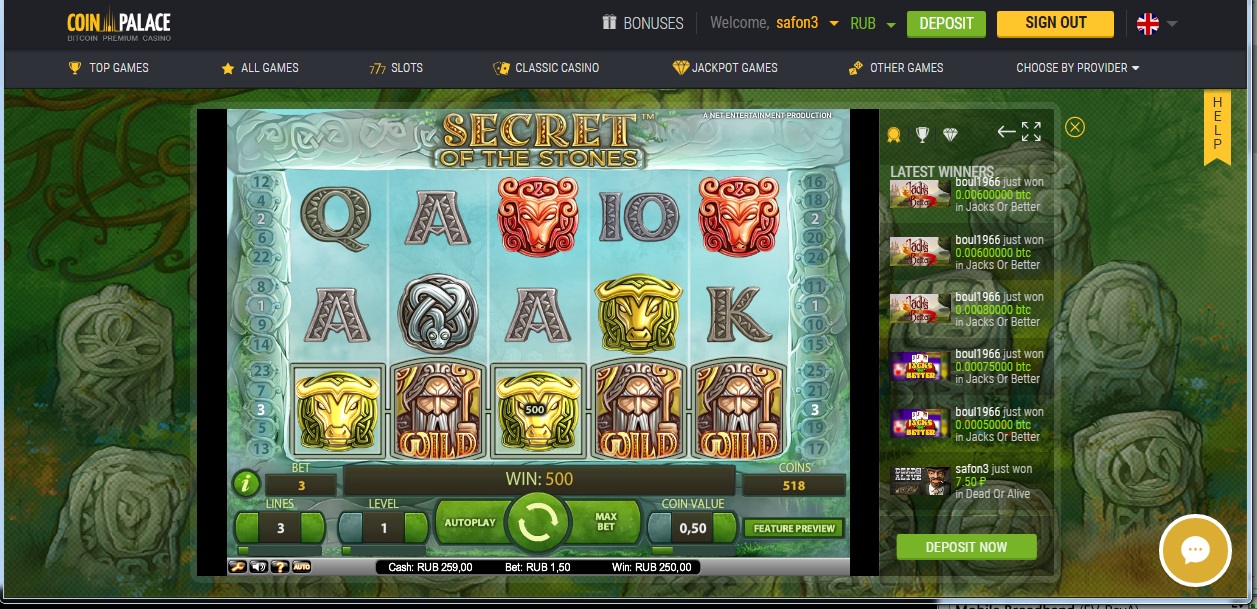Open game rules with the question mark icon
This screenshot has width=1257, height=609.
coord(279,567)
